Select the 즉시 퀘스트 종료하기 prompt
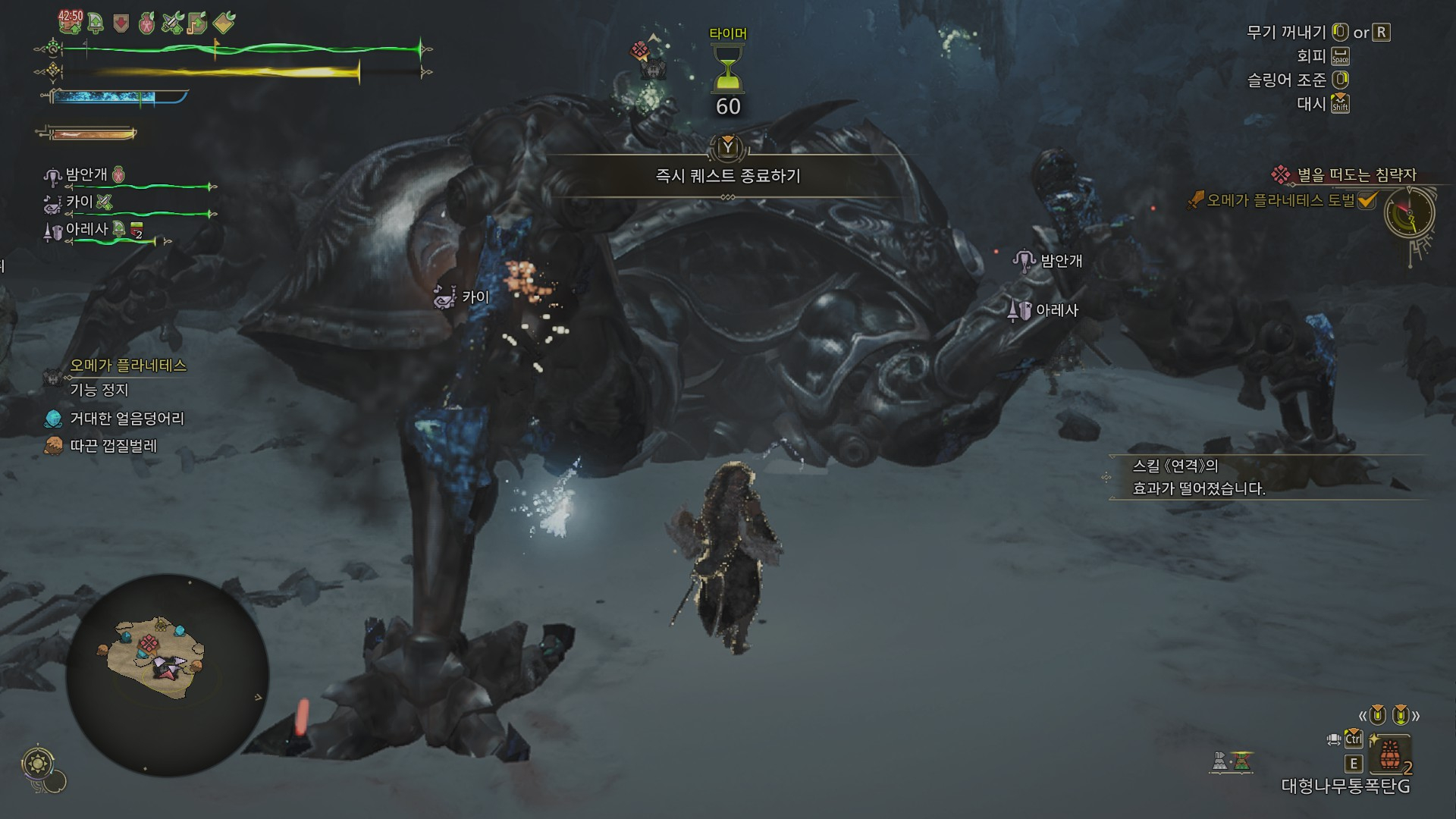Image resolution: width=1456 pixels, height=819 pixels. click(x=727, y=176)
